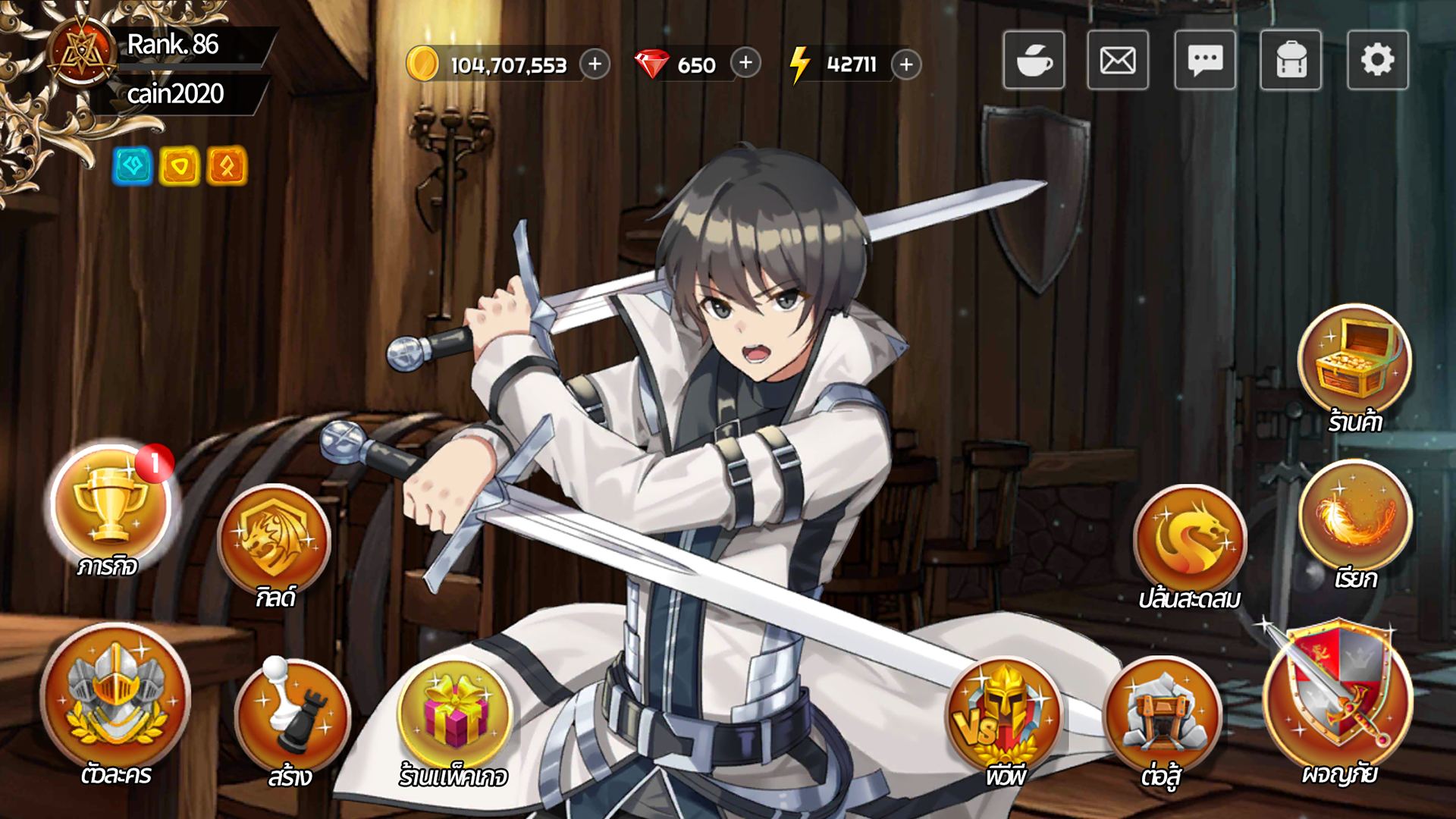Open the ร้านแพ็คเกจ package shop
The width and height of the screenshot is (1456, 819).
pyautogui.click(x=453, y=713)
